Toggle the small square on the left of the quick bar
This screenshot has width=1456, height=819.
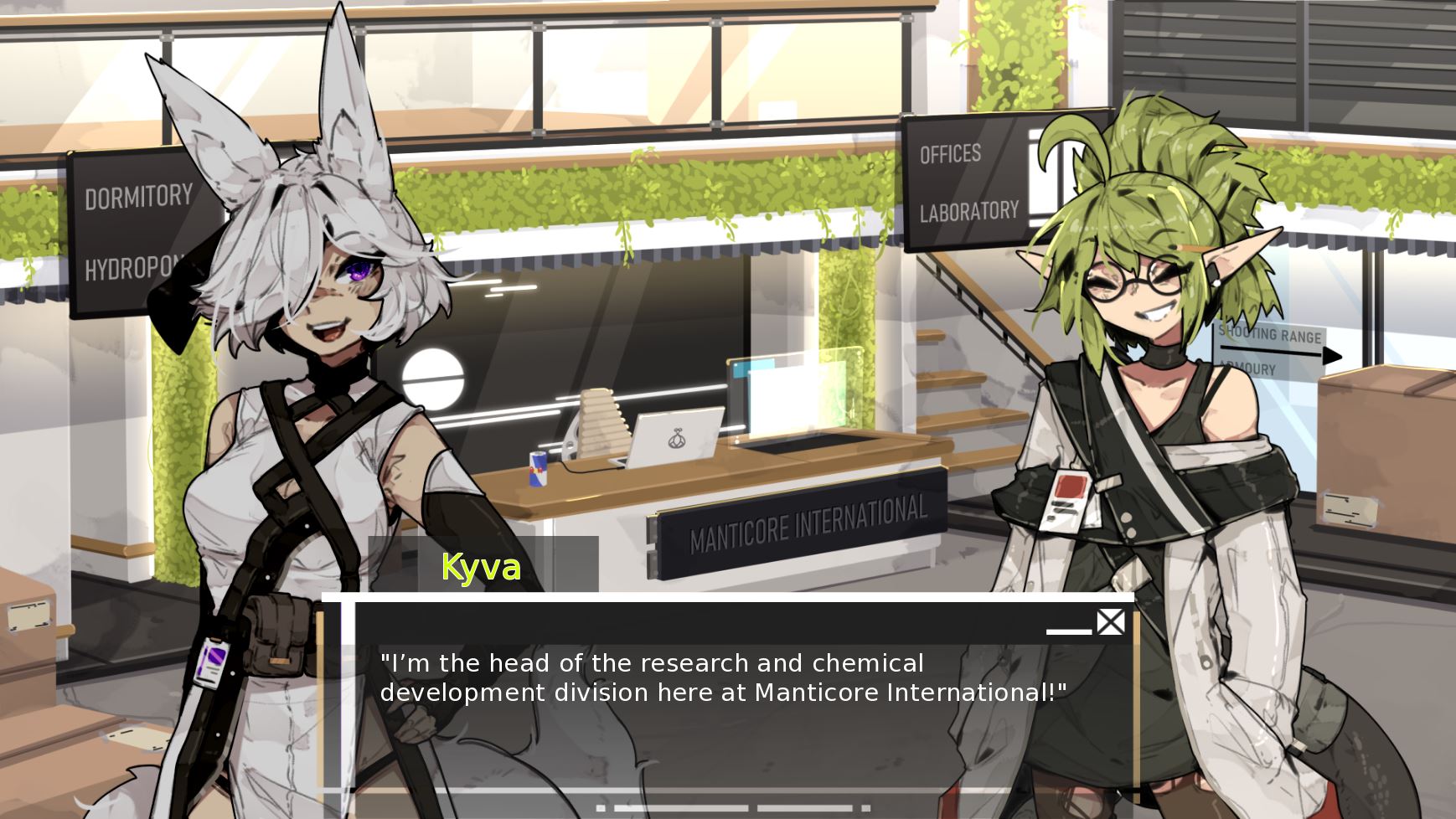point(601,807)
